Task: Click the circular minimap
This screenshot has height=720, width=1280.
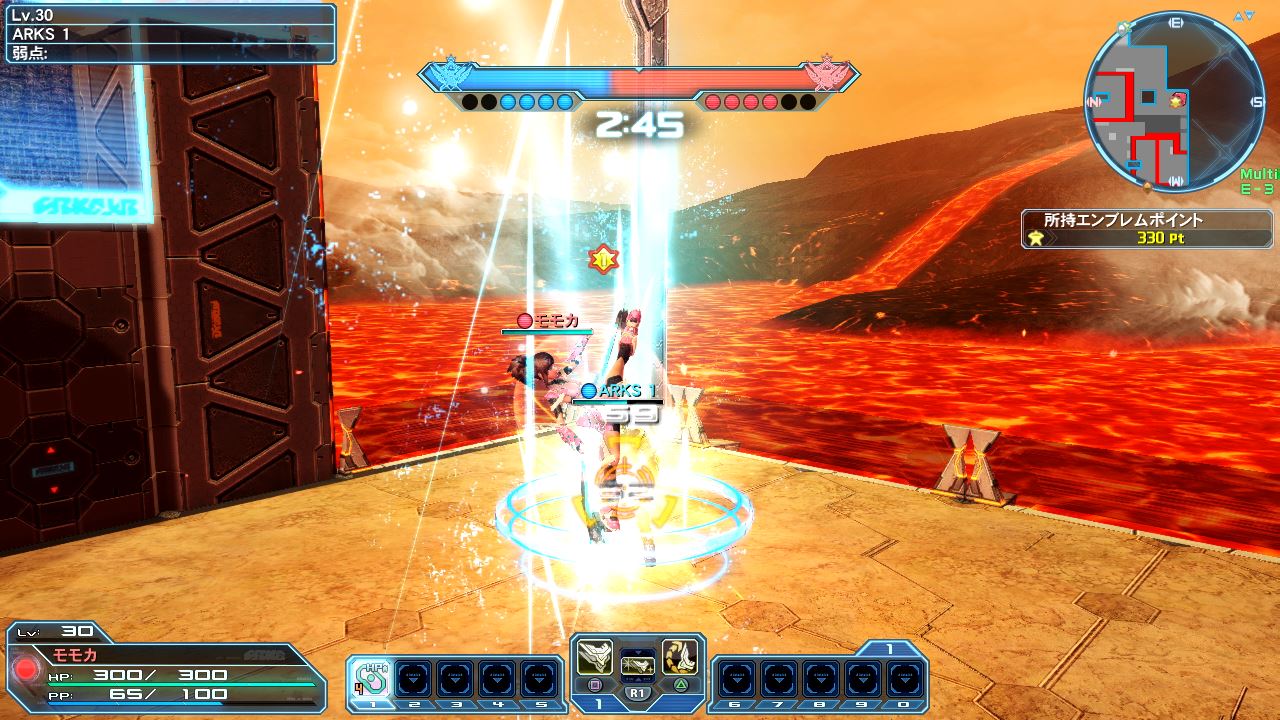Action: [1174, 100]
